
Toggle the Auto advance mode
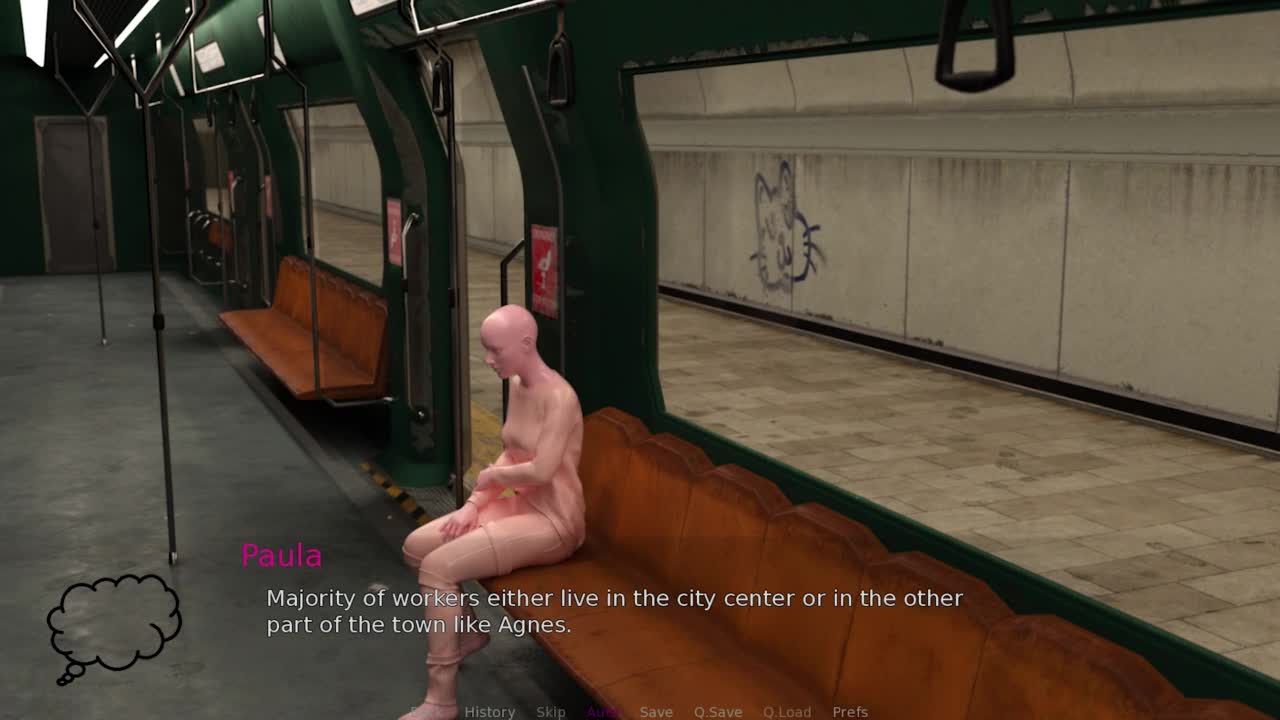click(602, 712)
